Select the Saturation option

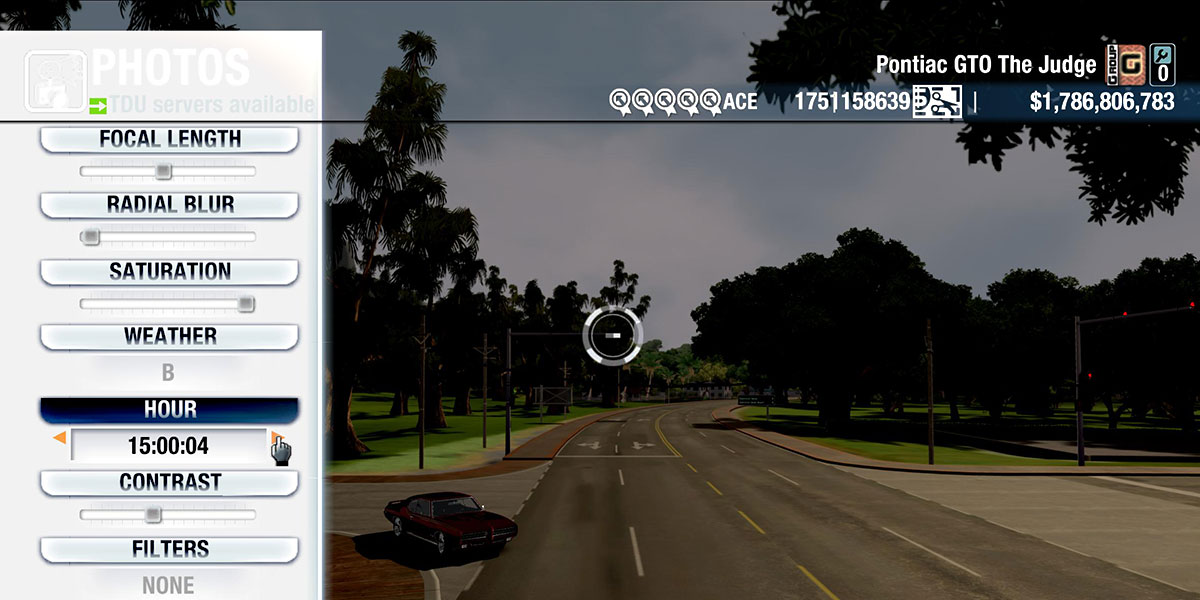(169, 272)
